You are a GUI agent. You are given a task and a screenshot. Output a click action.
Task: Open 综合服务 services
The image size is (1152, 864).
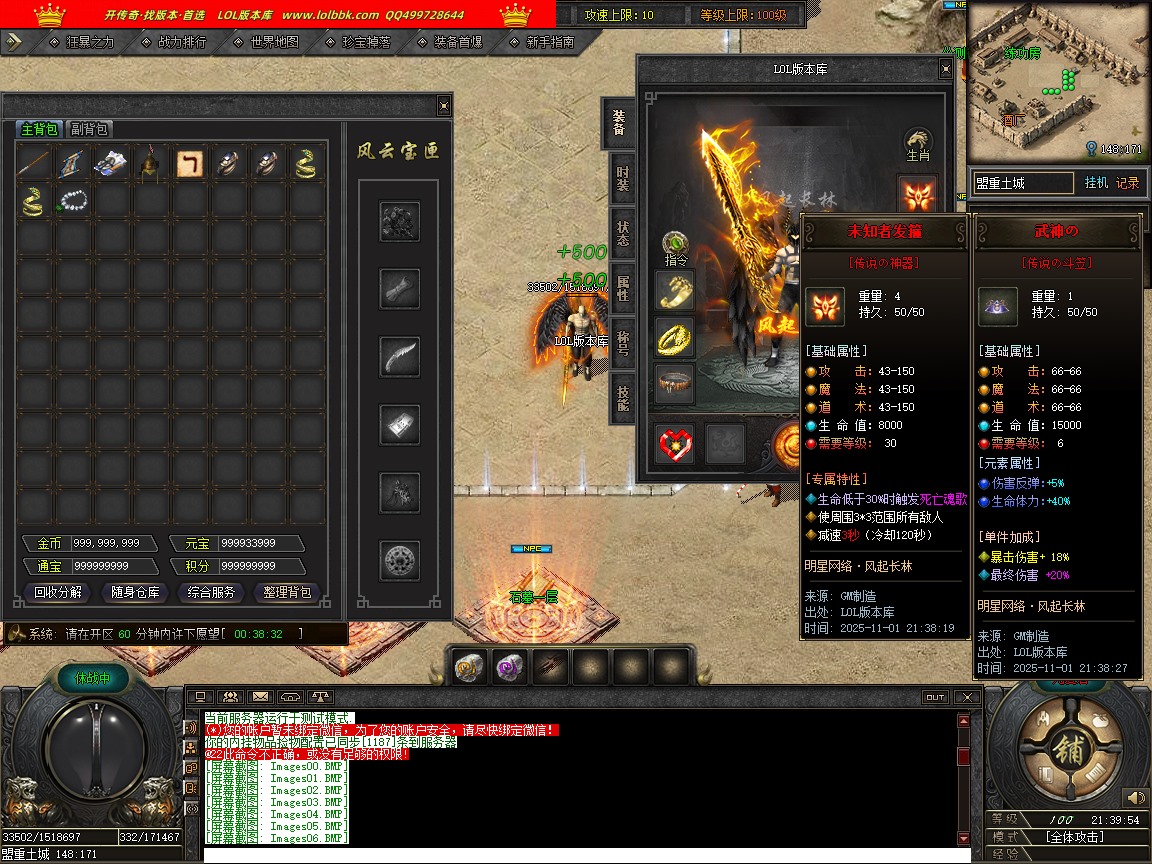[x=211, y=592]
